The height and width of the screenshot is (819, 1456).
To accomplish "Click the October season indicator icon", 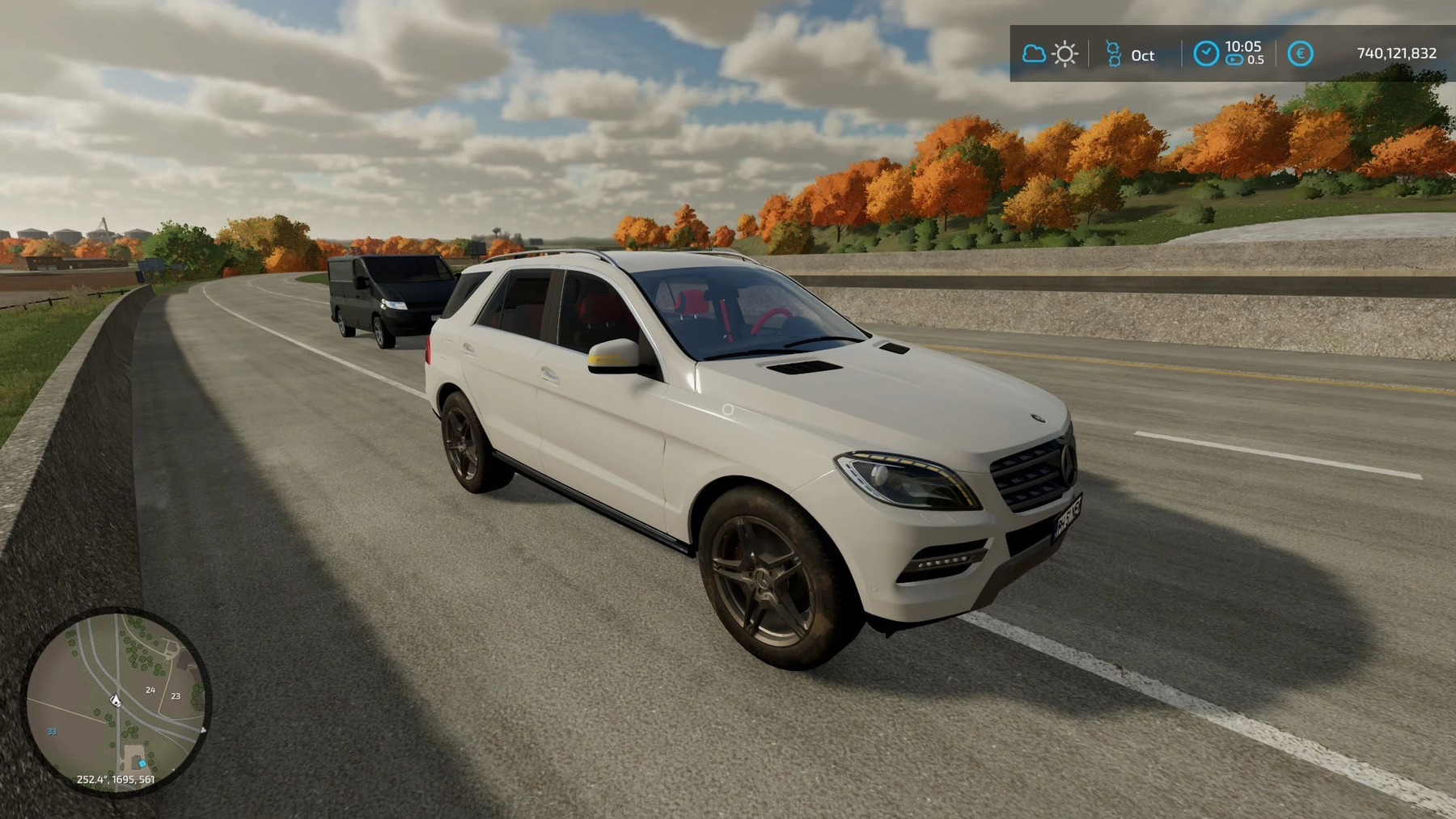I will [x=1113, y=54].
